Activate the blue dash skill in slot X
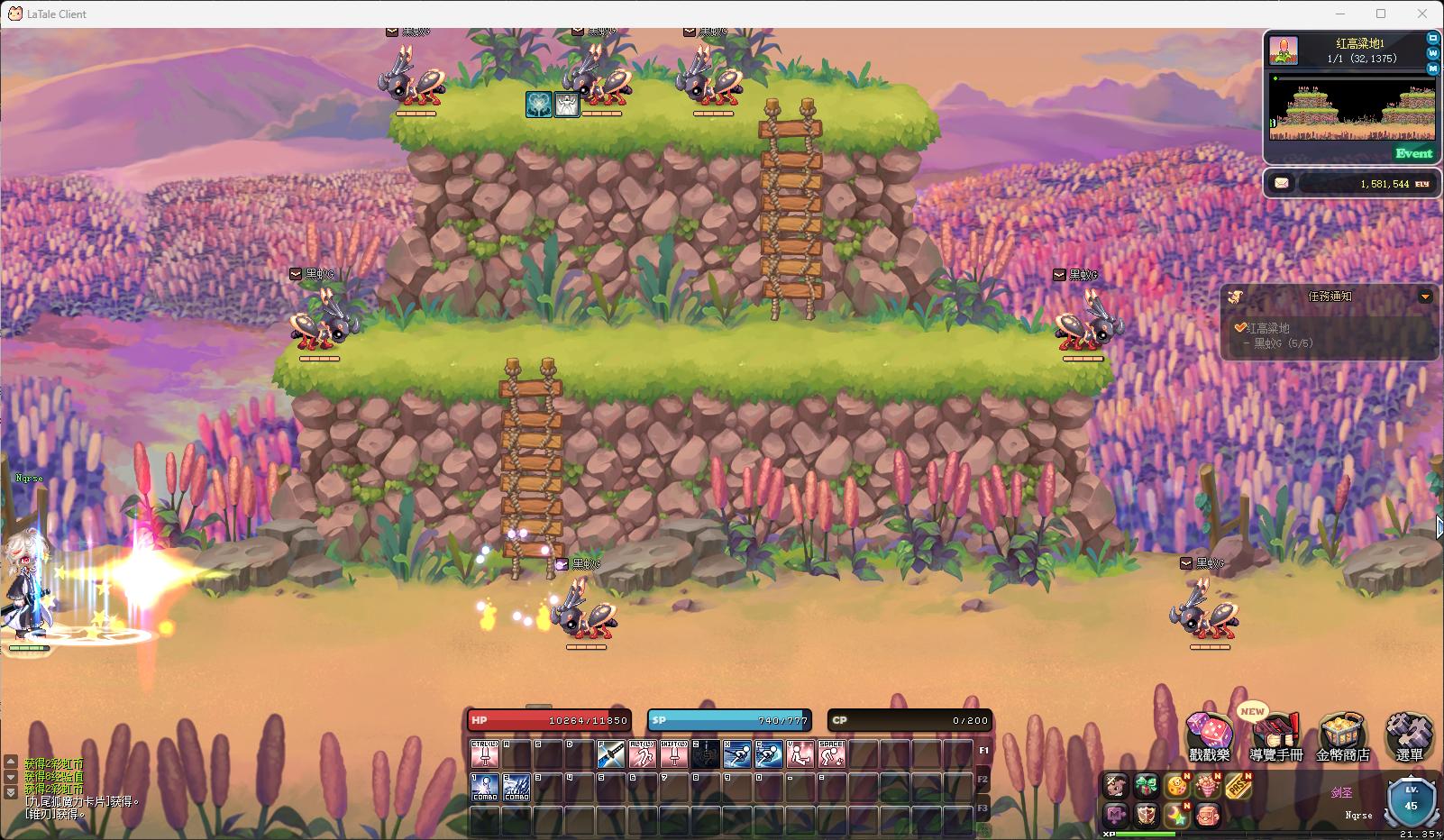This screenshot has height=840, width=1444. point(737,753)
